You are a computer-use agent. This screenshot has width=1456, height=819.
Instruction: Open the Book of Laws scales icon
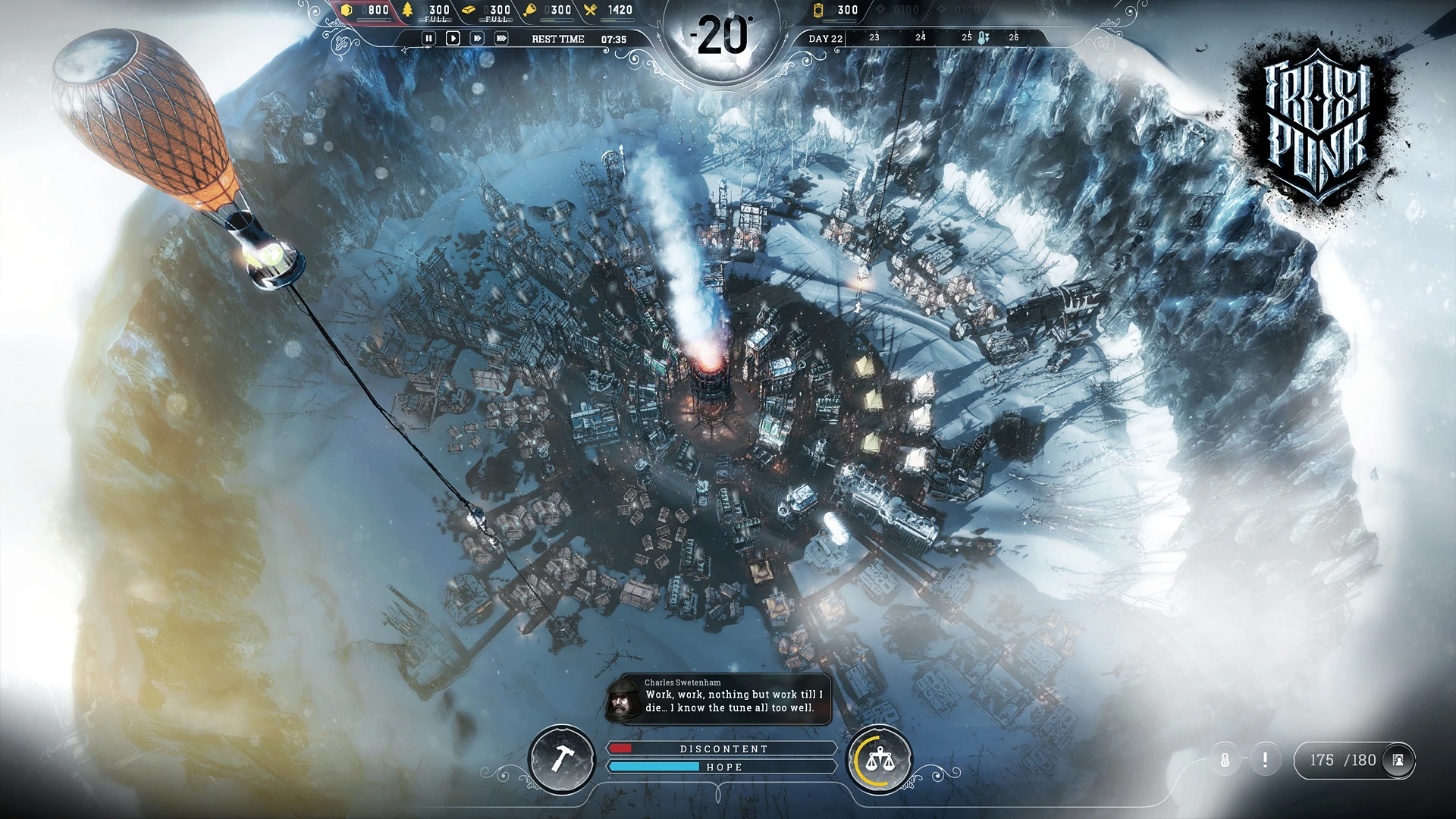(x=879, y=759)
